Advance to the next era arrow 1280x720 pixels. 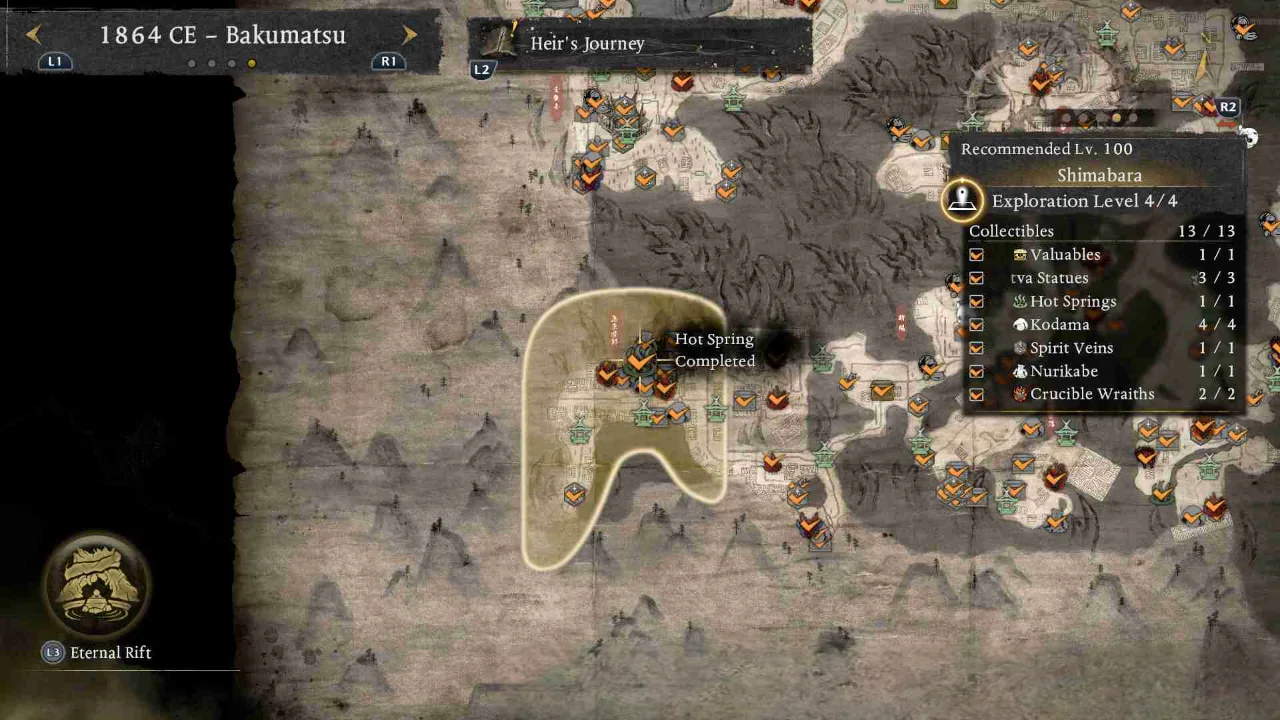coord(409,35)
